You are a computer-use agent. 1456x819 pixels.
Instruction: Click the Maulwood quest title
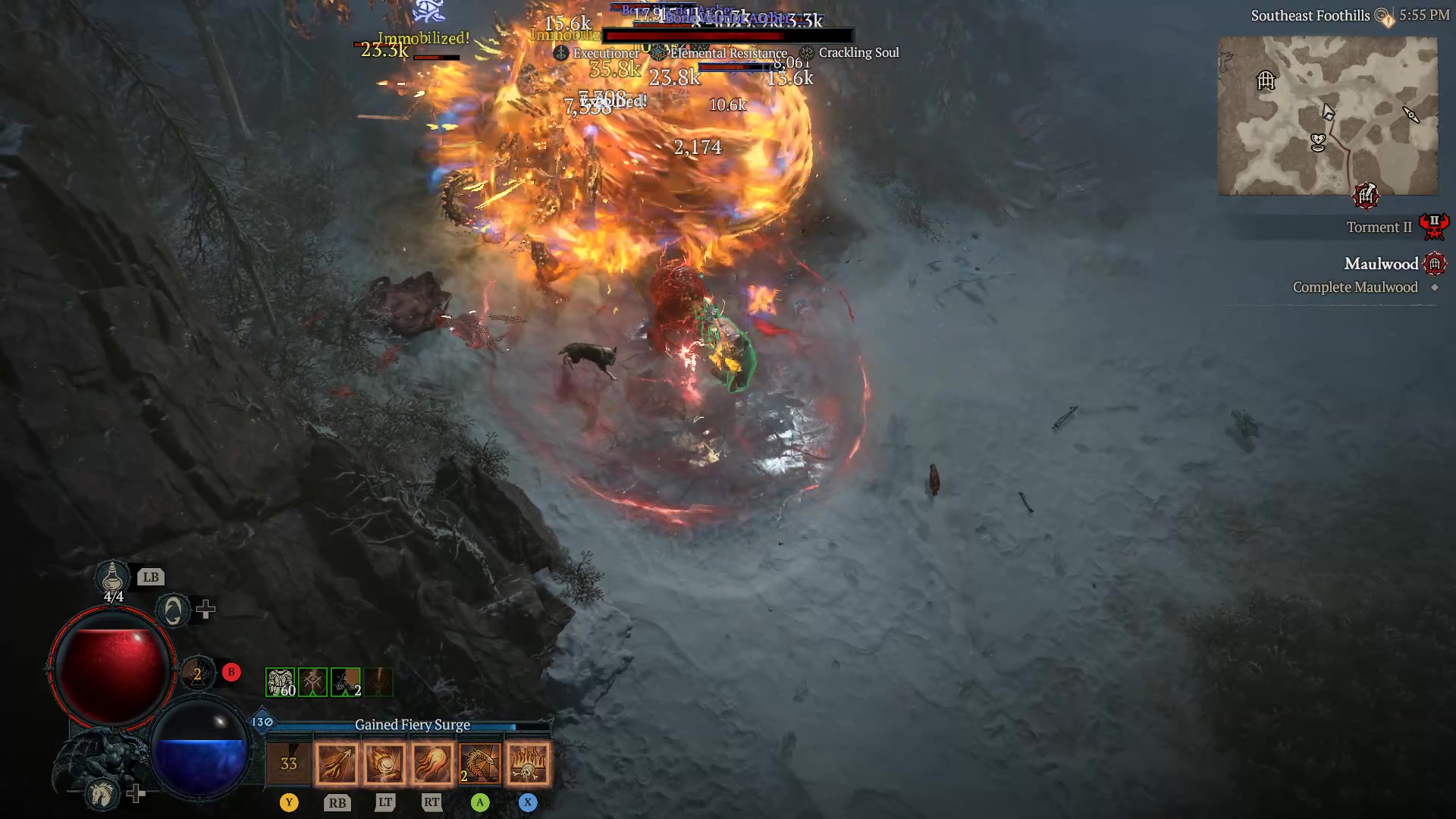click(1381, 263)
